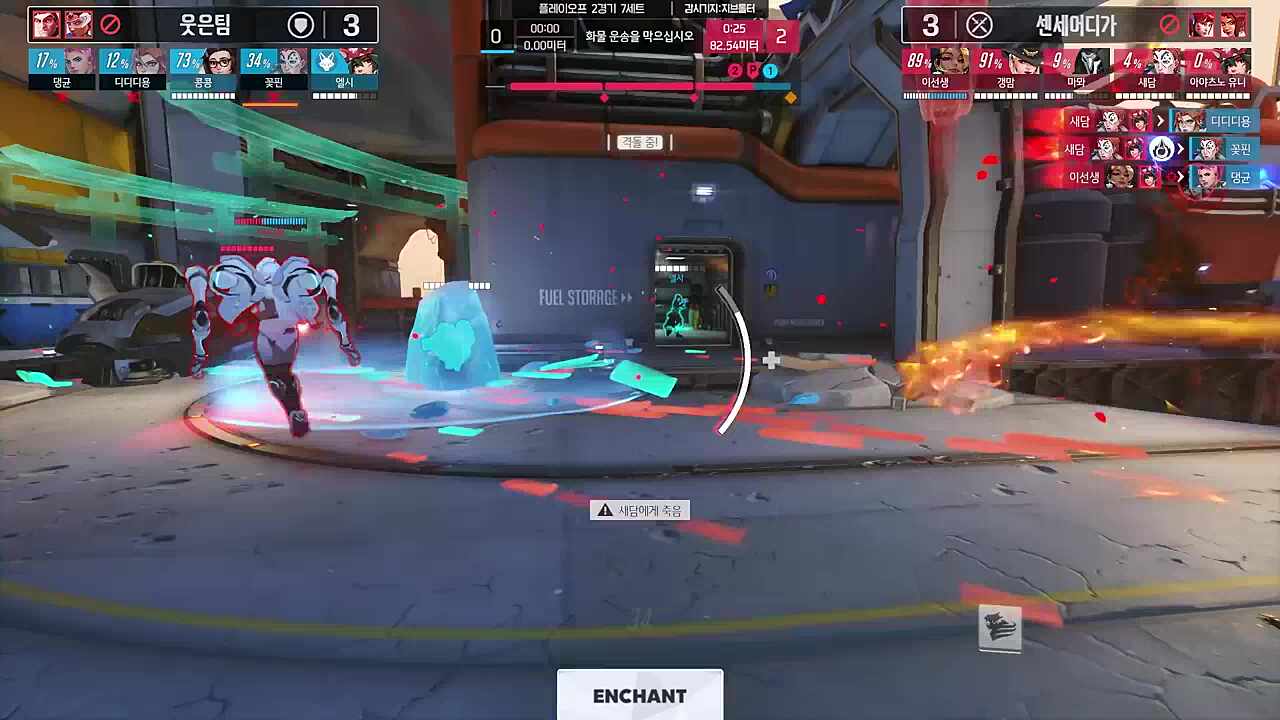The image size is (1280, 720).
Task: Select player 디디디용 on the blue team
Action: coord(133,68)
